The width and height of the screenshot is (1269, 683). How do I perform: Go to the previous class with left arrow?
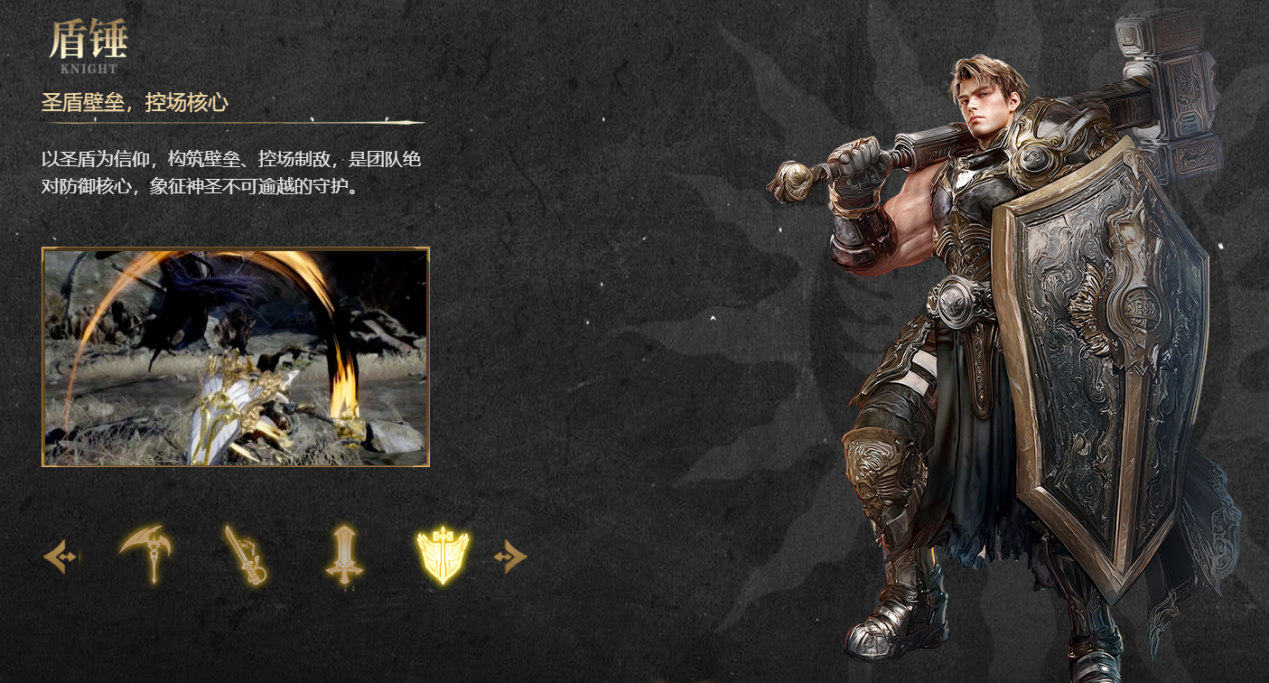coord(60,556)
